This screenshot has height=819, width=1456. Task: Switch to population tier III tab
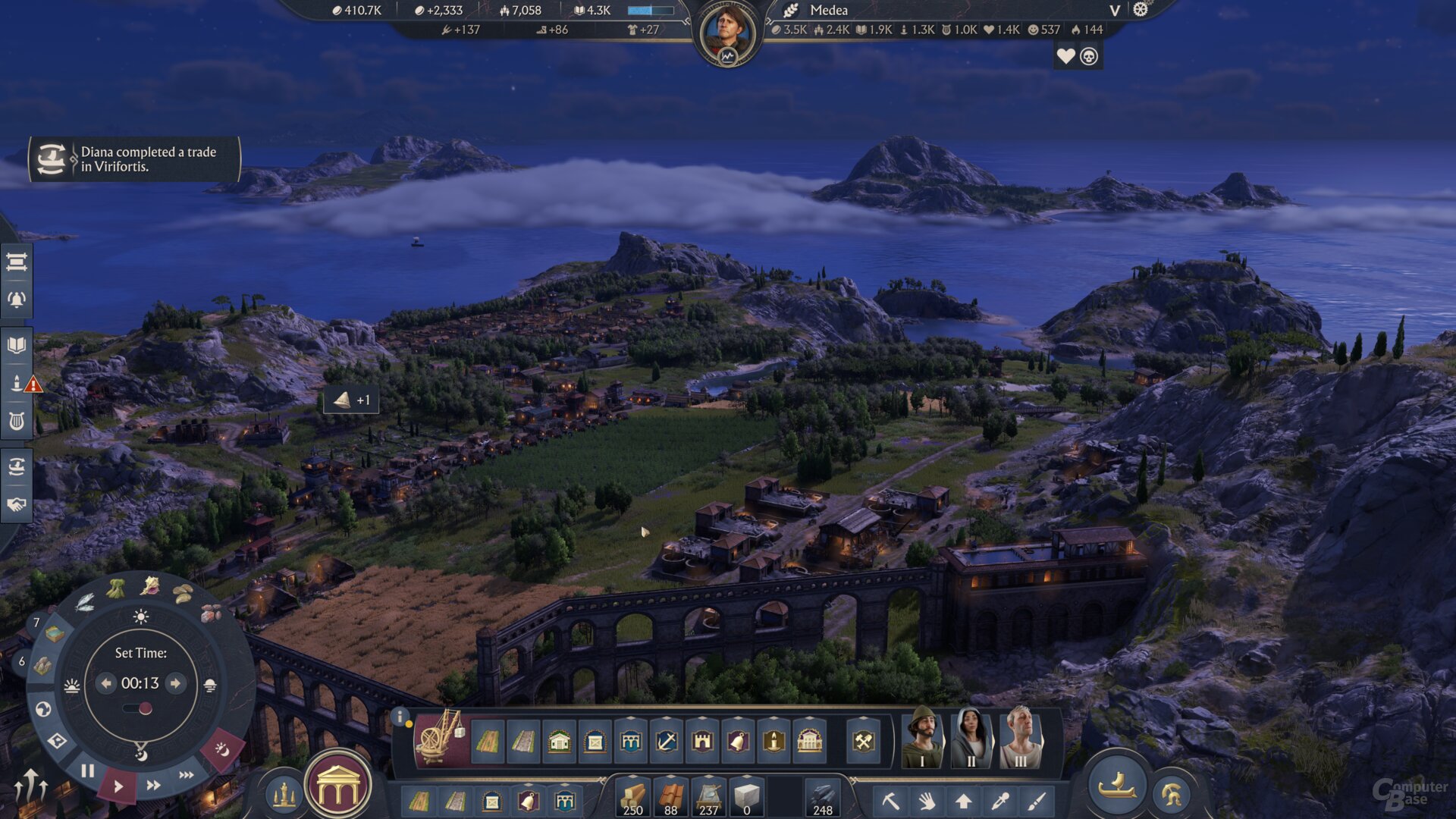click(x=1021, y=740)
